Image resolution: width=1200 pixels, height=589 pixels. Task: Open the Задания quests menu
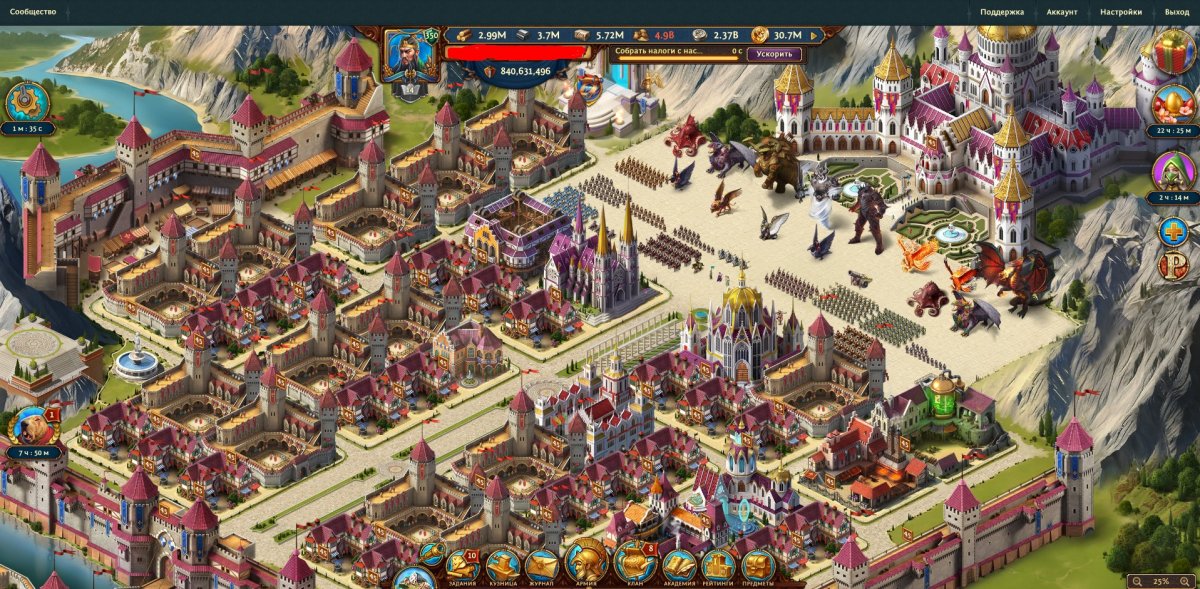[462, 565]
